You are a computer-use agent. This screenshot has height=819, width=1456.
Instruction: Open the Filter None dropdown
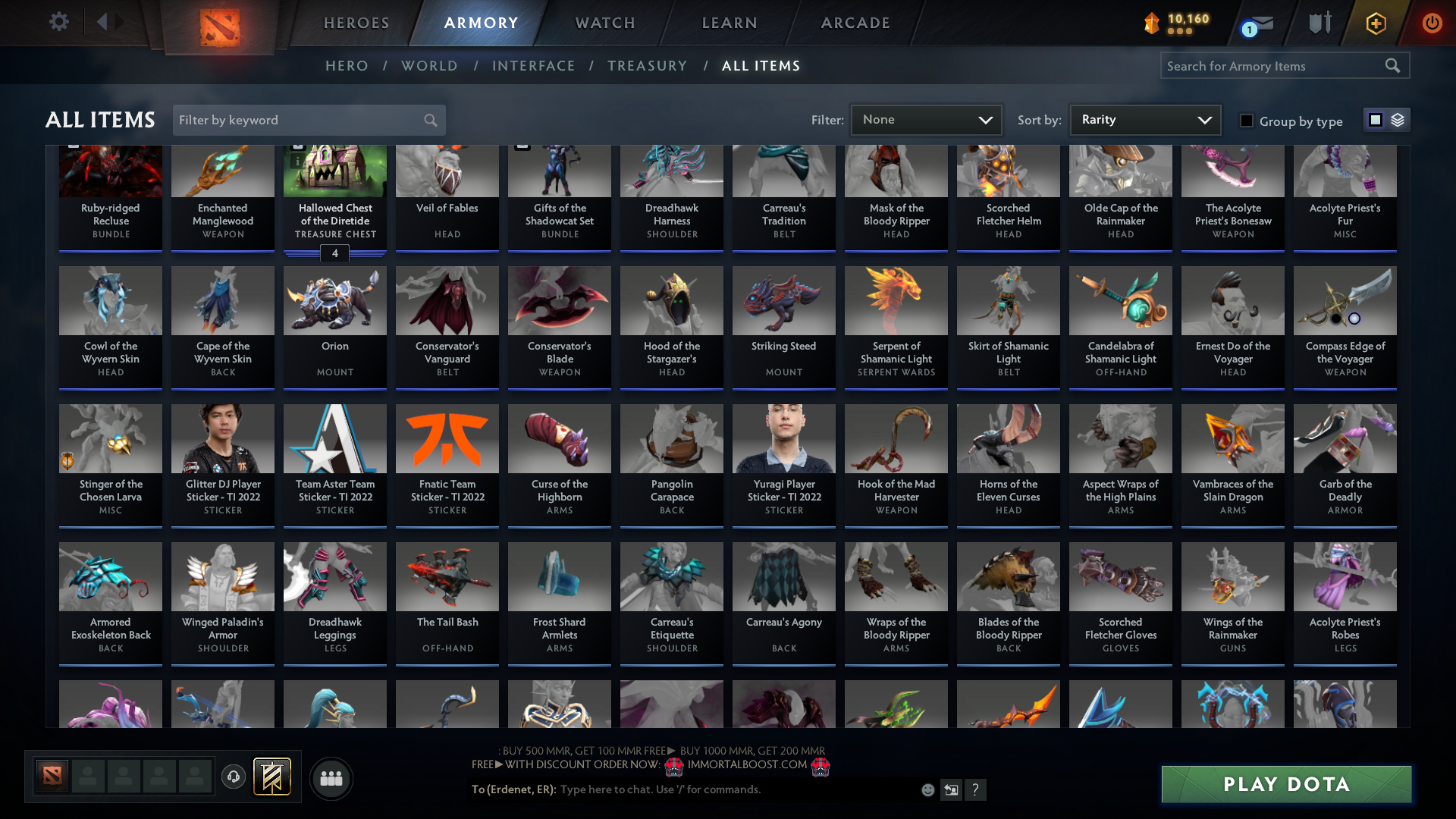(926, 119)
